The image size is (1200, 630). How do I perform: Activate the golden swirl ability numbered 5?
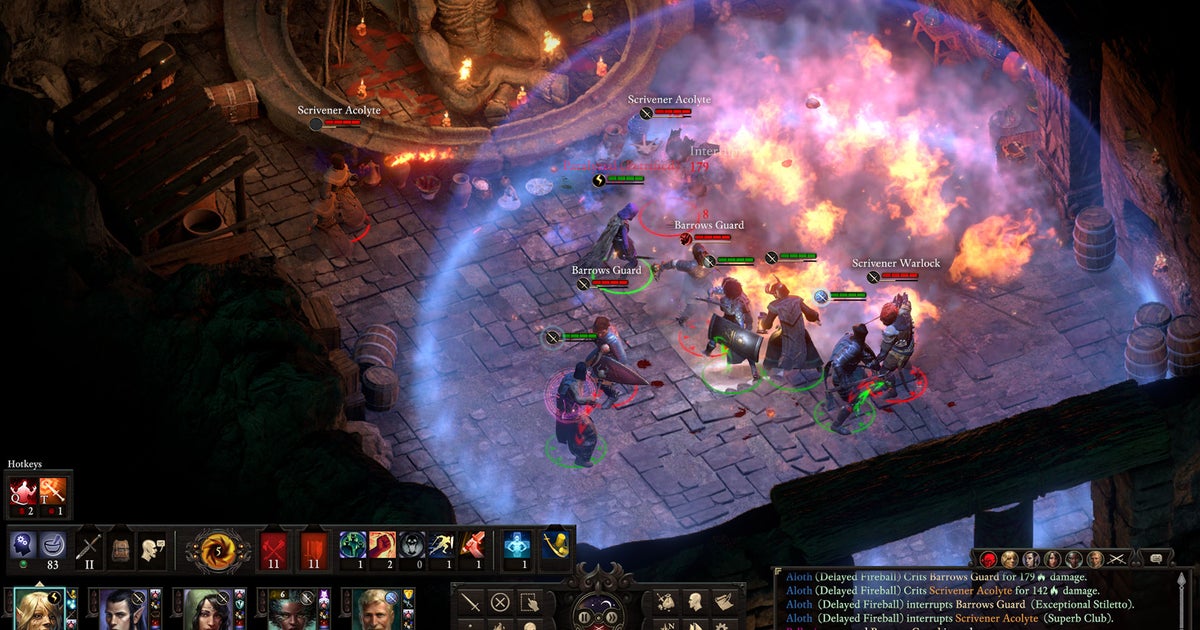[x=218, y=549]
